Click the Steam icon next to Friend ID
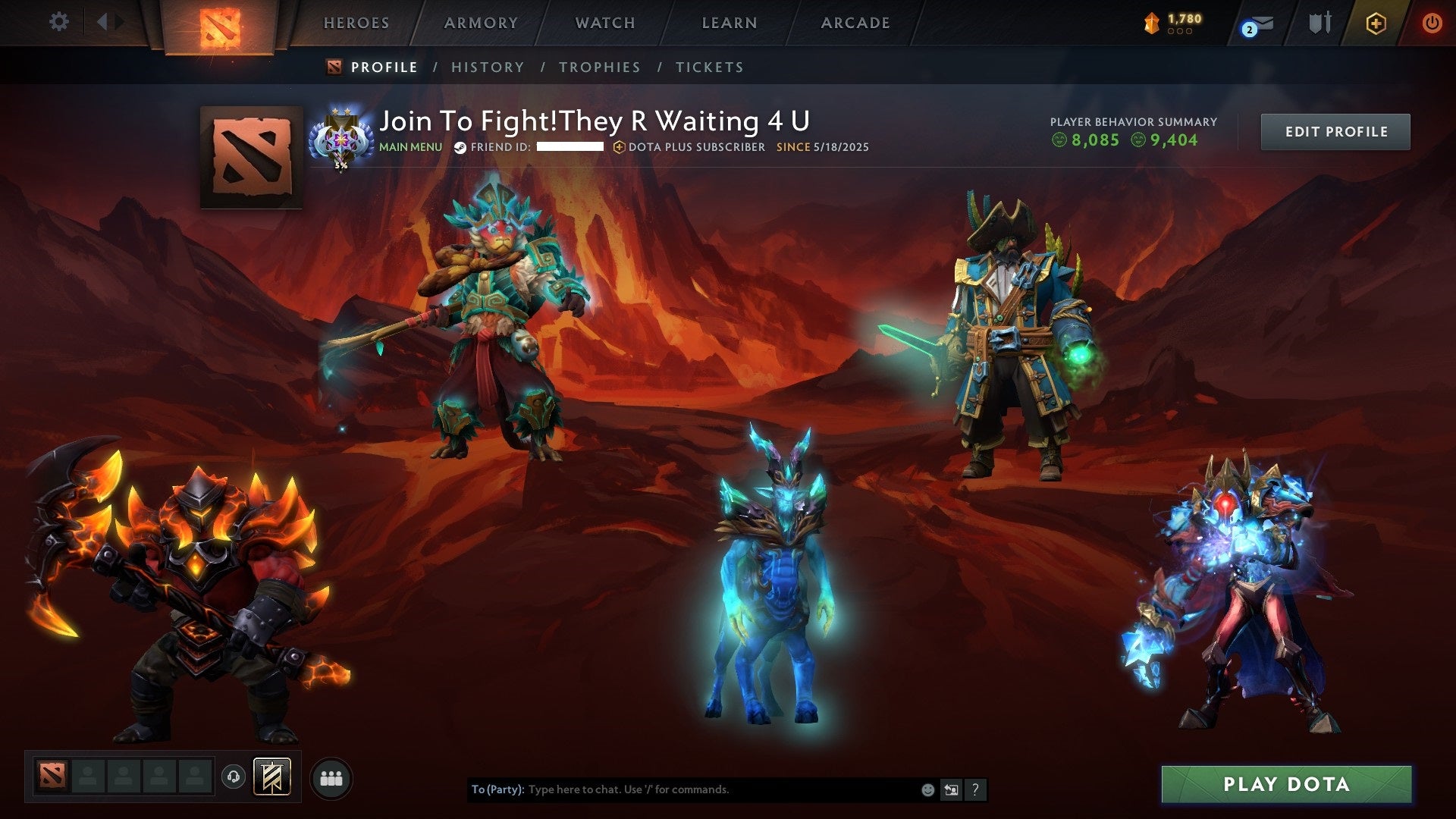 pyautogui.click(x=458, y=148)
